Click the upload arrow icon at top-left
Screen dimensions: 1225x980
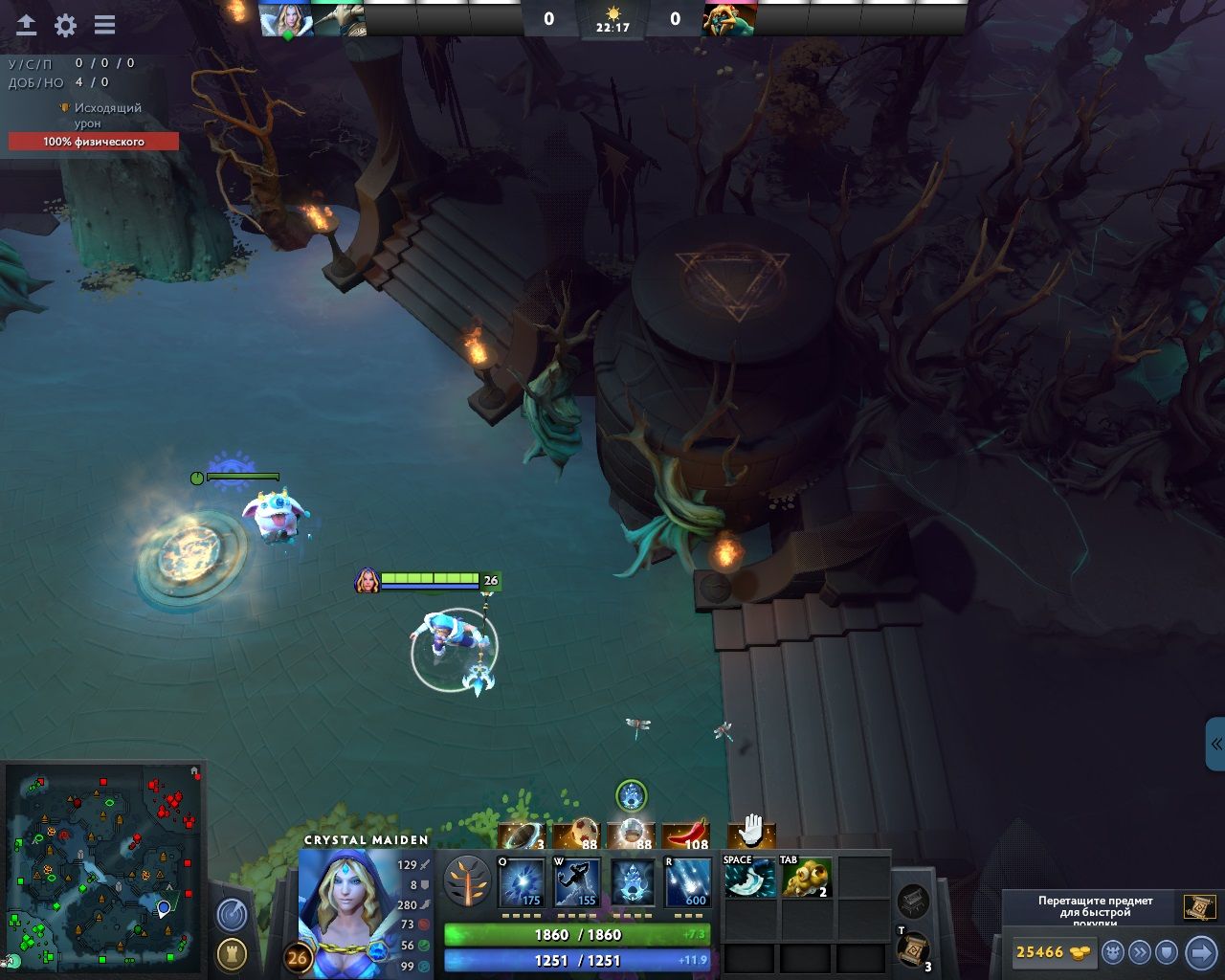(26, 25)
